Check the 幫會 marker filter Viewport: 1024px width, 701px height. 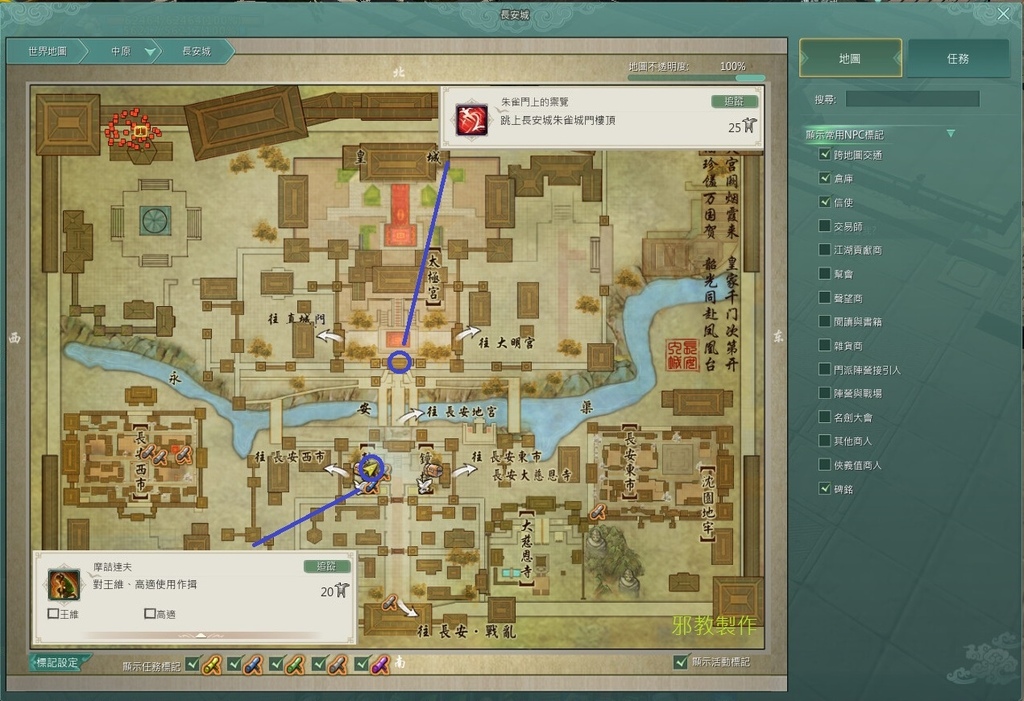(825, 274)
